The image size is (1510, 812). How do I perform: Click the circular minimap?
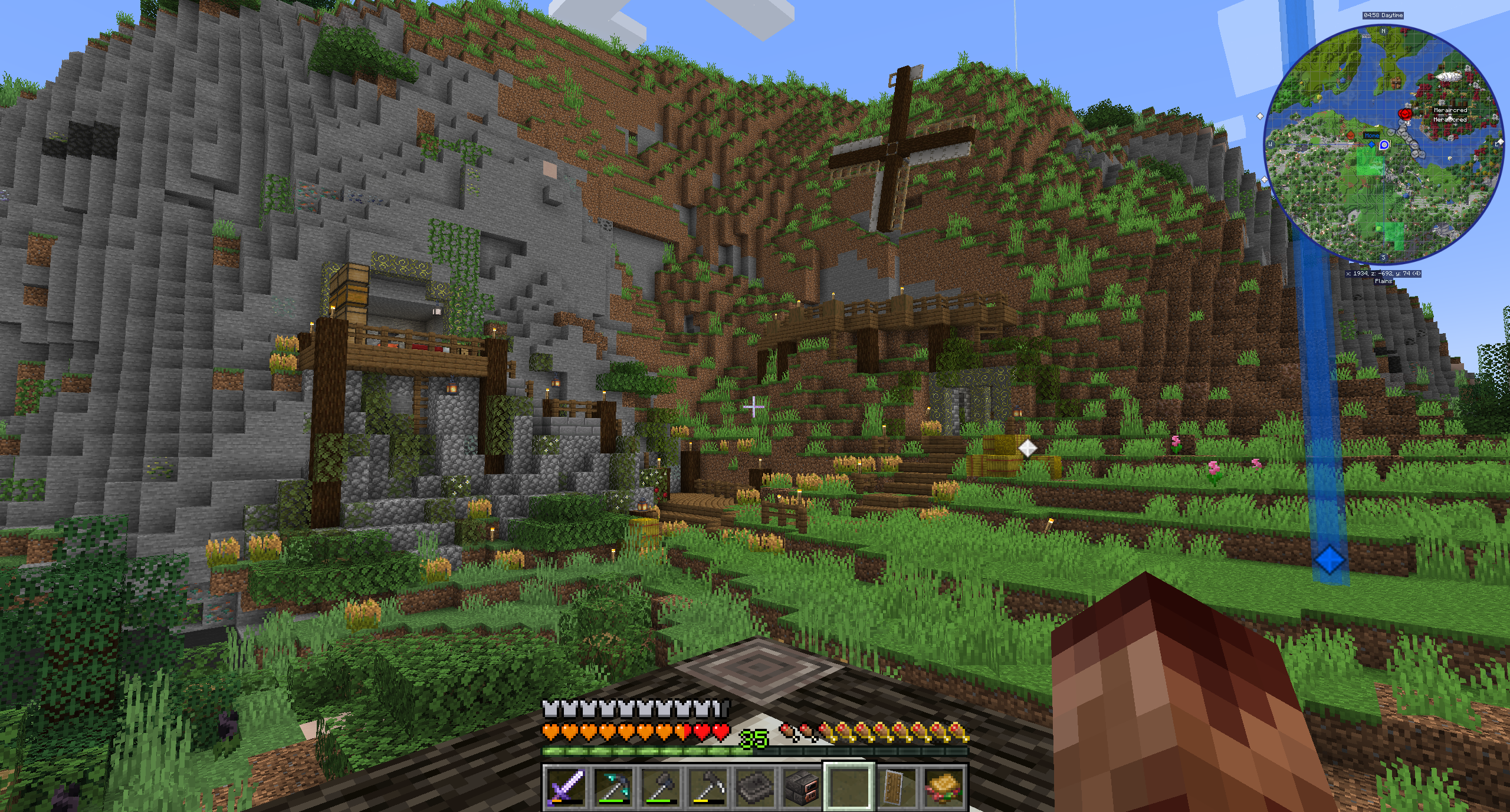coord(1383,144)
